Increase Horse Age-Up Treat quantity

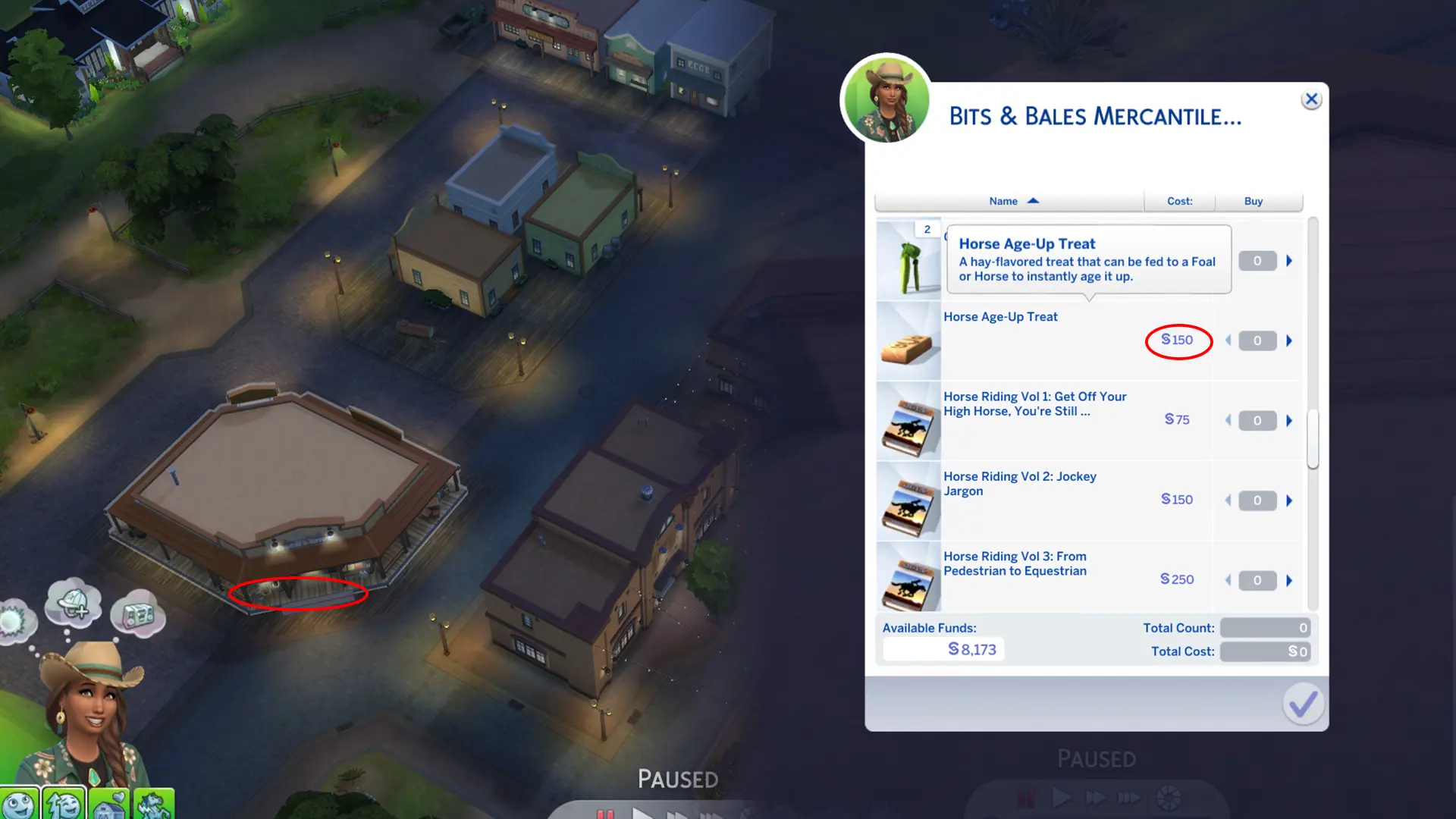1289,340
